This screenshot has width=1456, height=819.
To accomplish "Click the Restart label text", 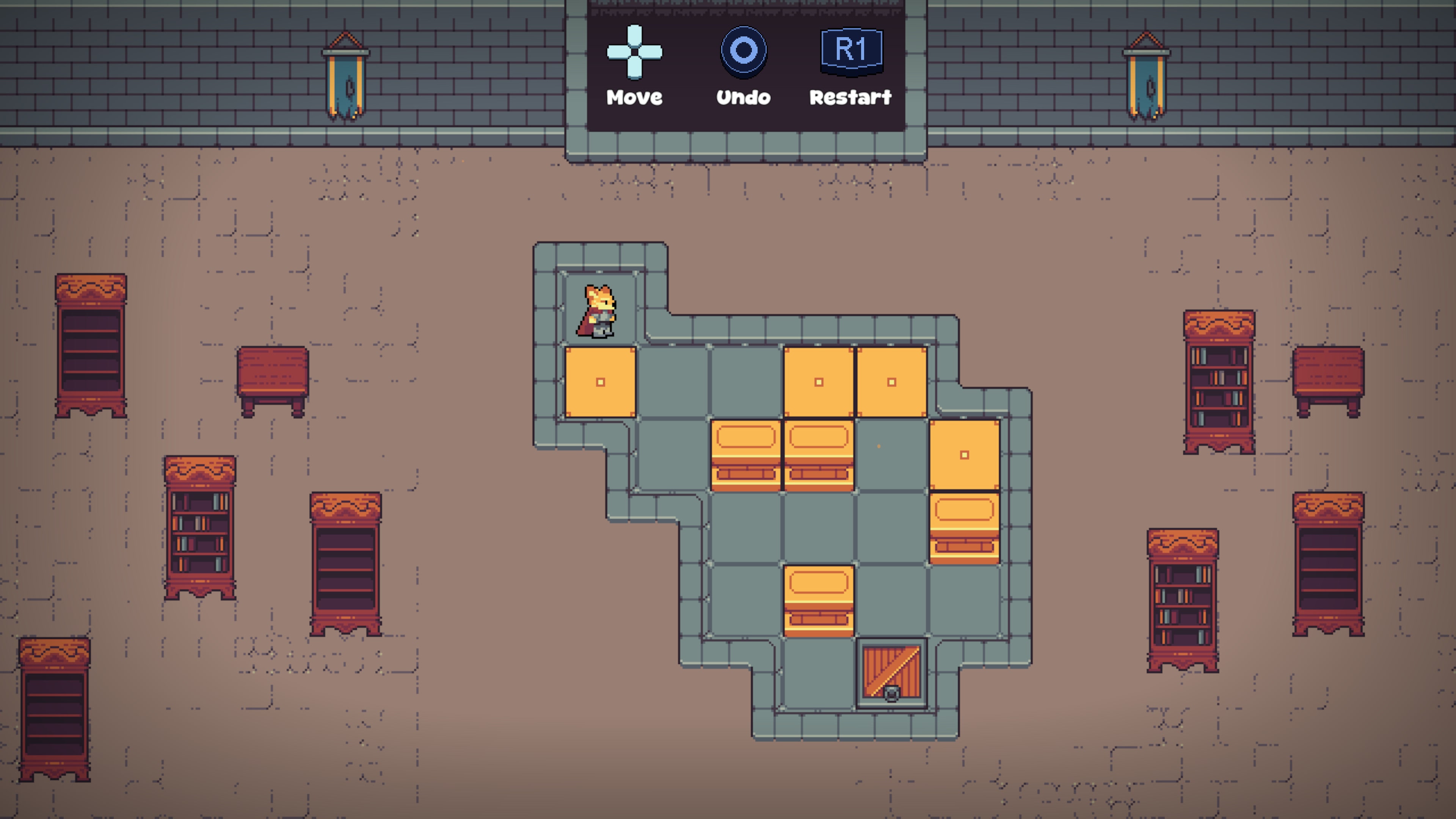I will coord(850,97).
